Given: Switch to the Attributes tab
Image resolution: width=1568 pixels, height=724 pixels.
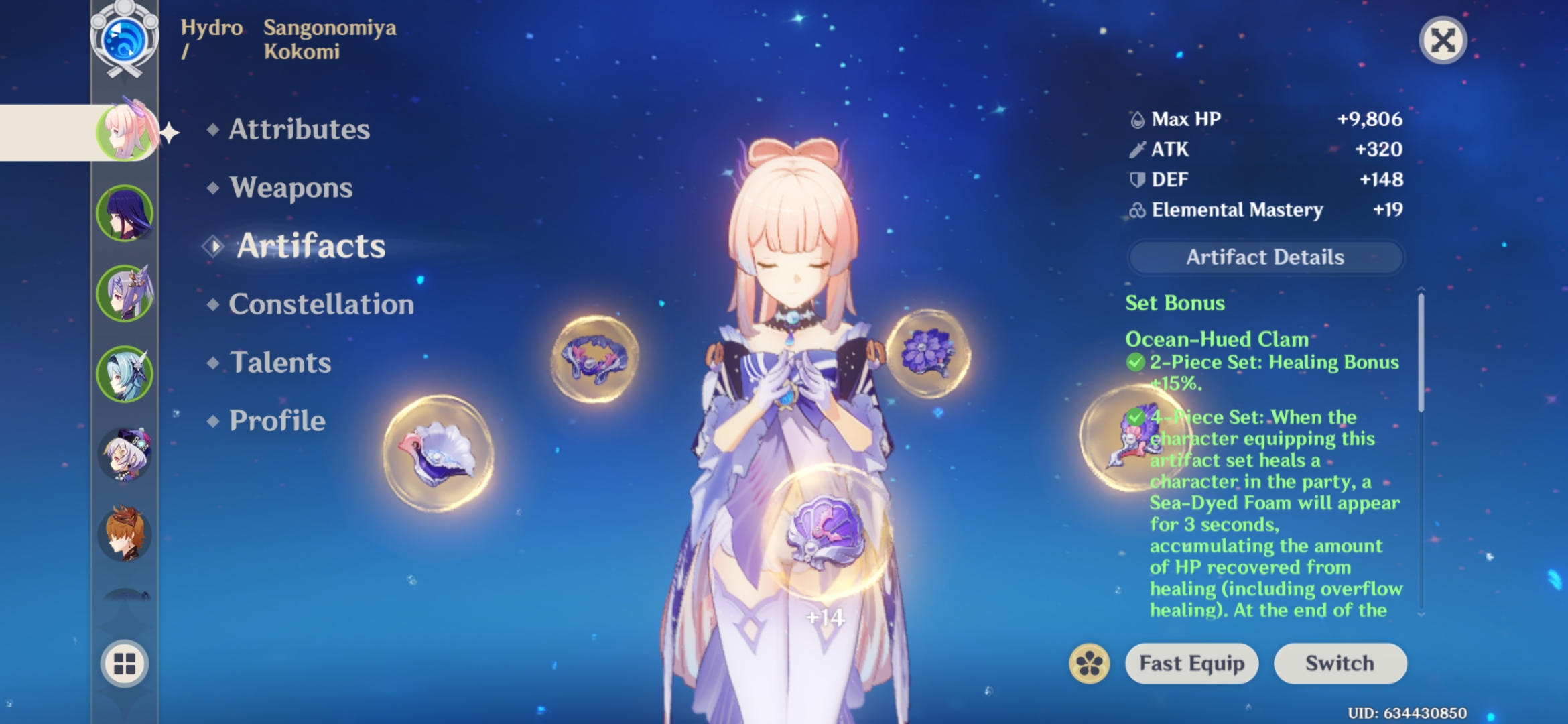Looking at the screenshot, I should pyautogui.click(x=298, y=130).
